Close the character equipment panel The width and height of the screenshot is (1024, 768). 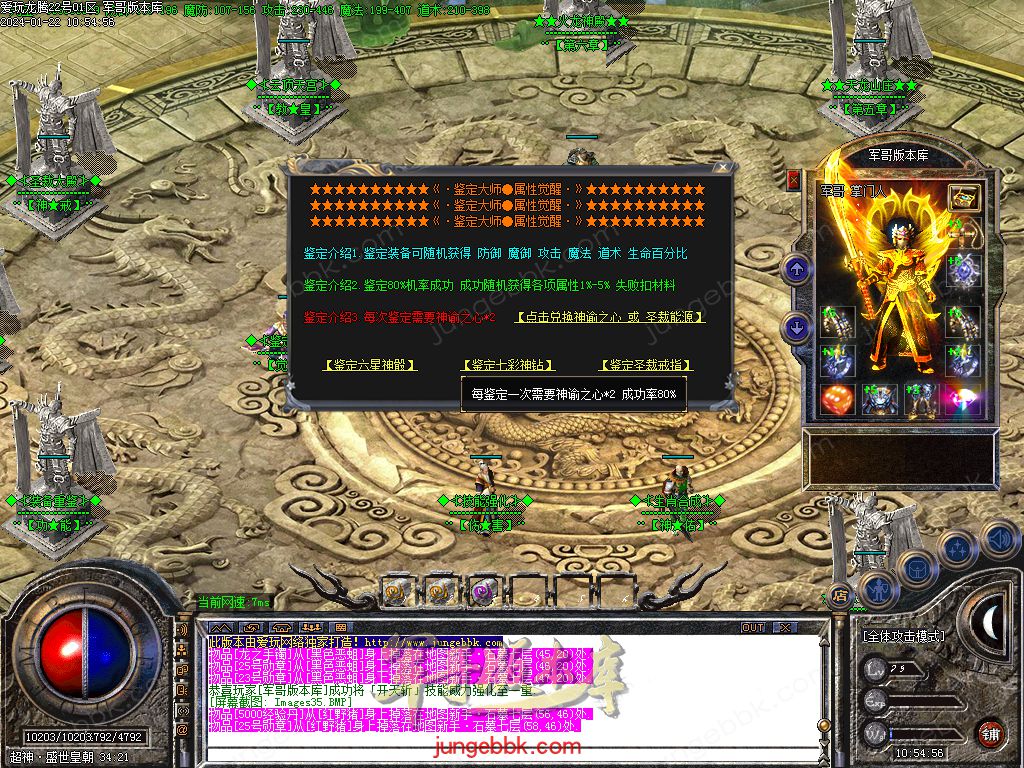[x=793, y=180]
